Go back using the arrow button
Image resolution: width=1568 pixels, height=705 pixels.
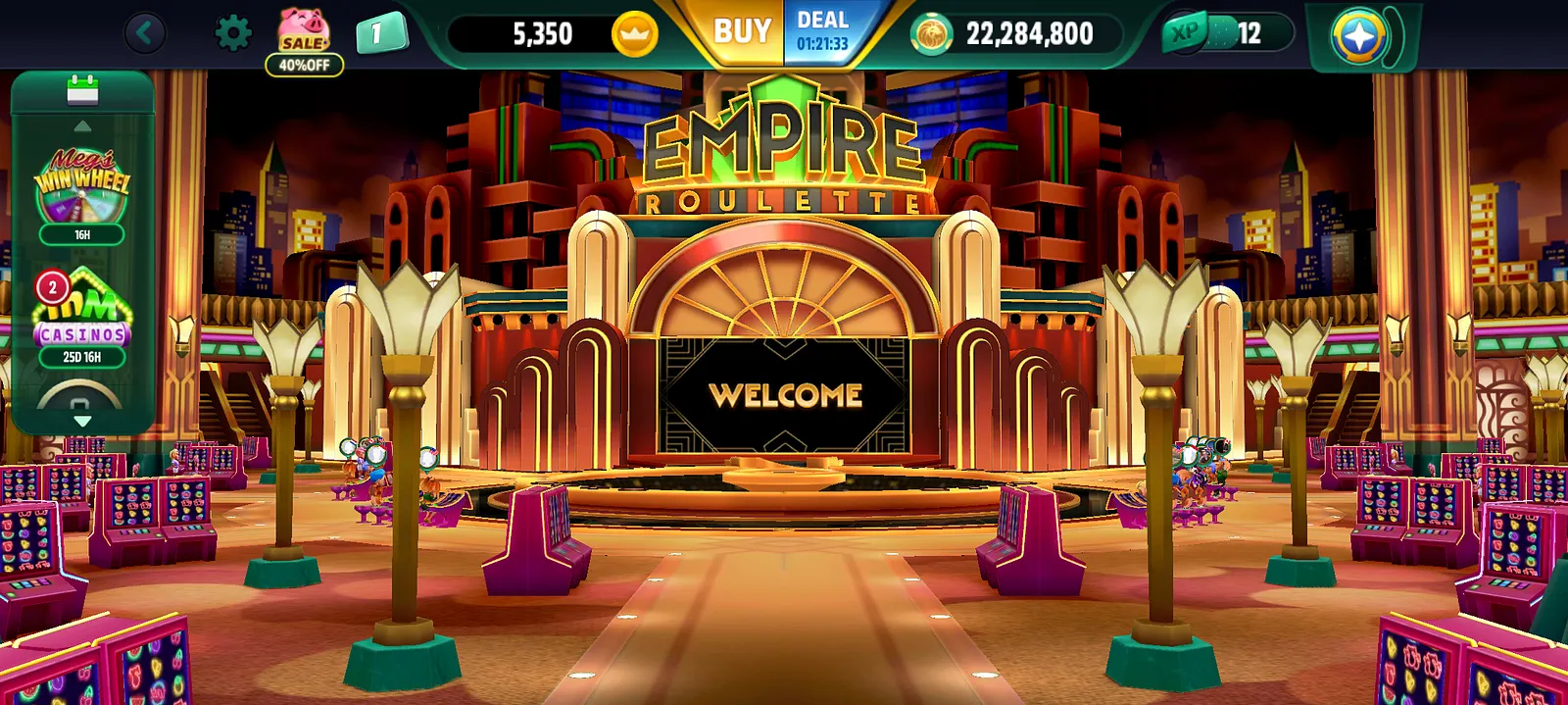click(145, 33)
